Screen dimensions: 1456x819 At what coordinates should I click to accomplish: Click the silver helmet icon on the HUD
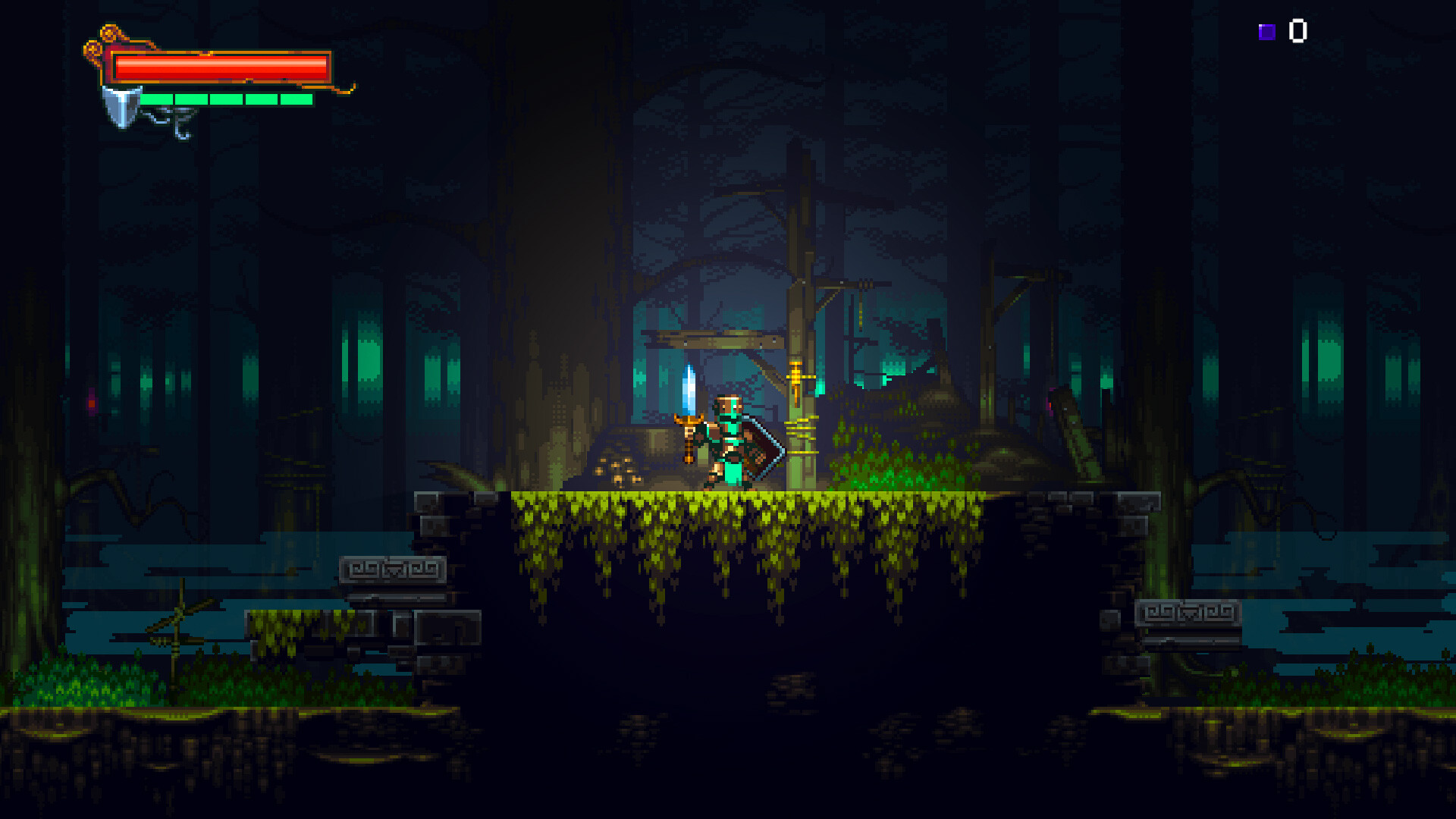pyautogui.click(x=121, y=106)
